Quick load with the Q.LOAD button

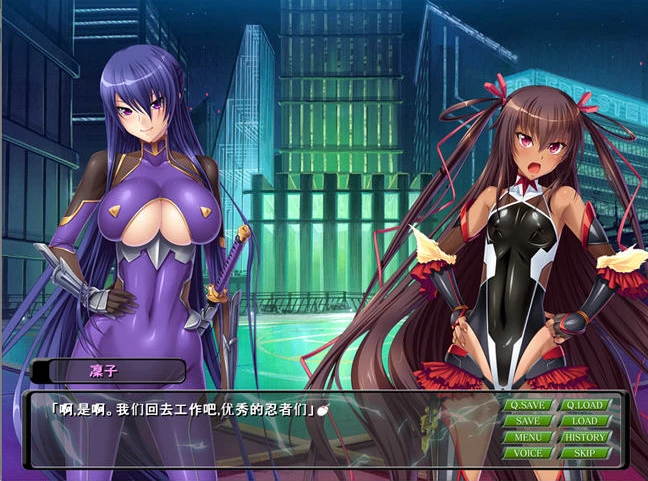click(585, 405)
